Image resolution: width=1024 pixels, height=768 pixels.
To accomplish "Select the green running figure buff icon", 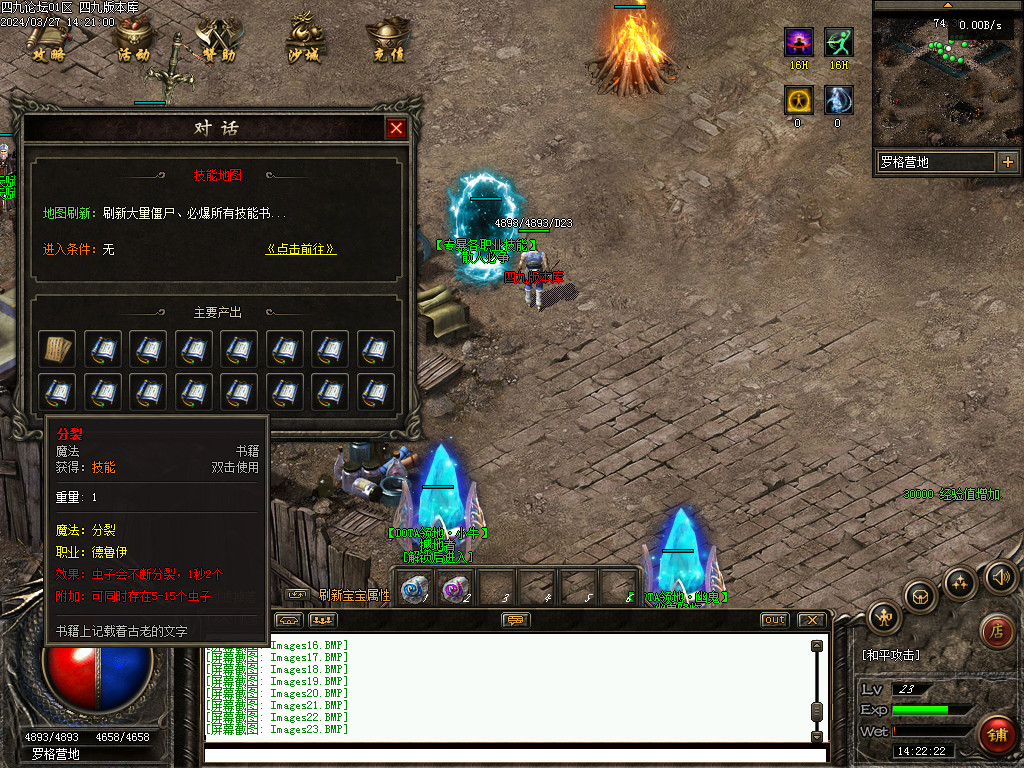I will [838, 43].
